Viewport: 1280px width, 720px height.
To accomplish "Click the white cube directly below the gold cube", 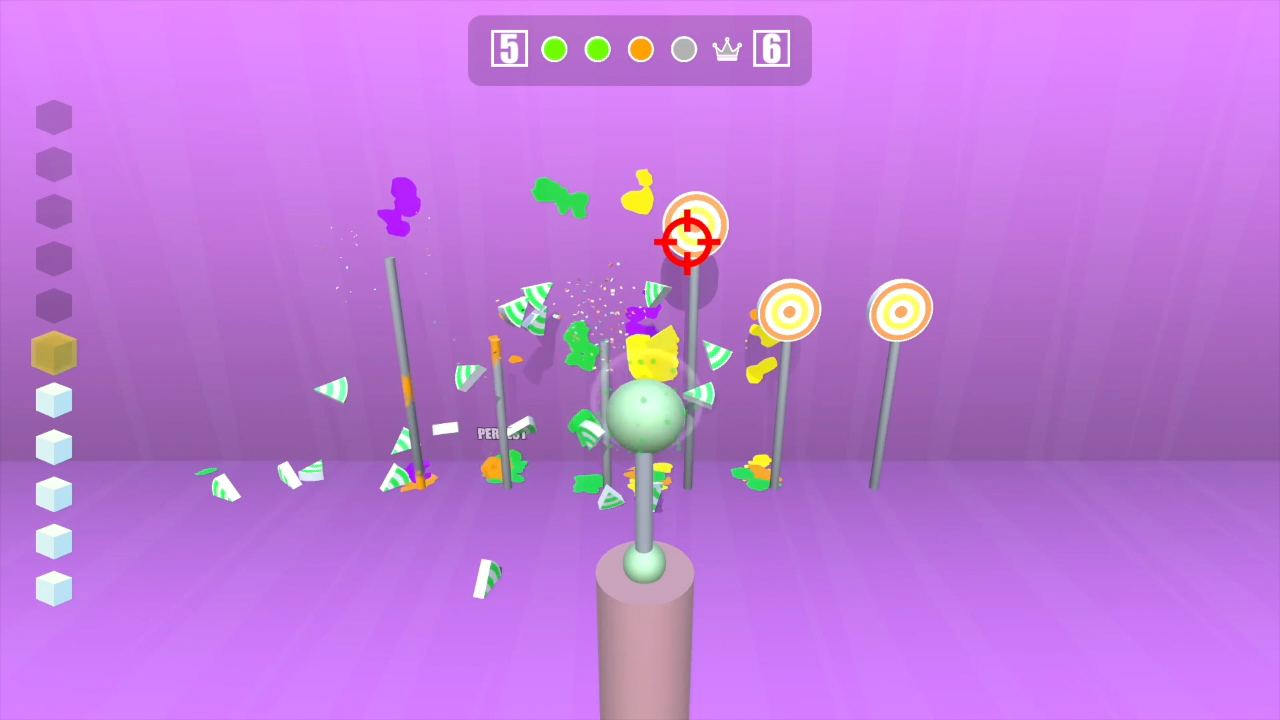I will click(53, 400).
